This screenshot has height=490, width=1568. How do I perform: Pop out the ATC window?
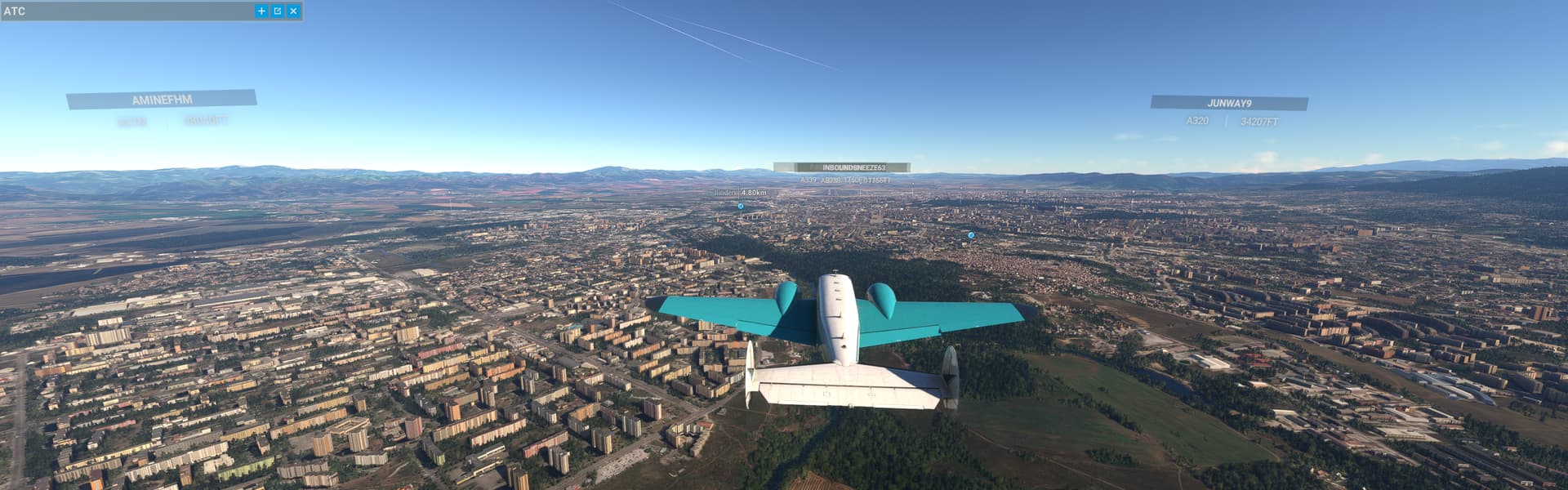[278, 11]
